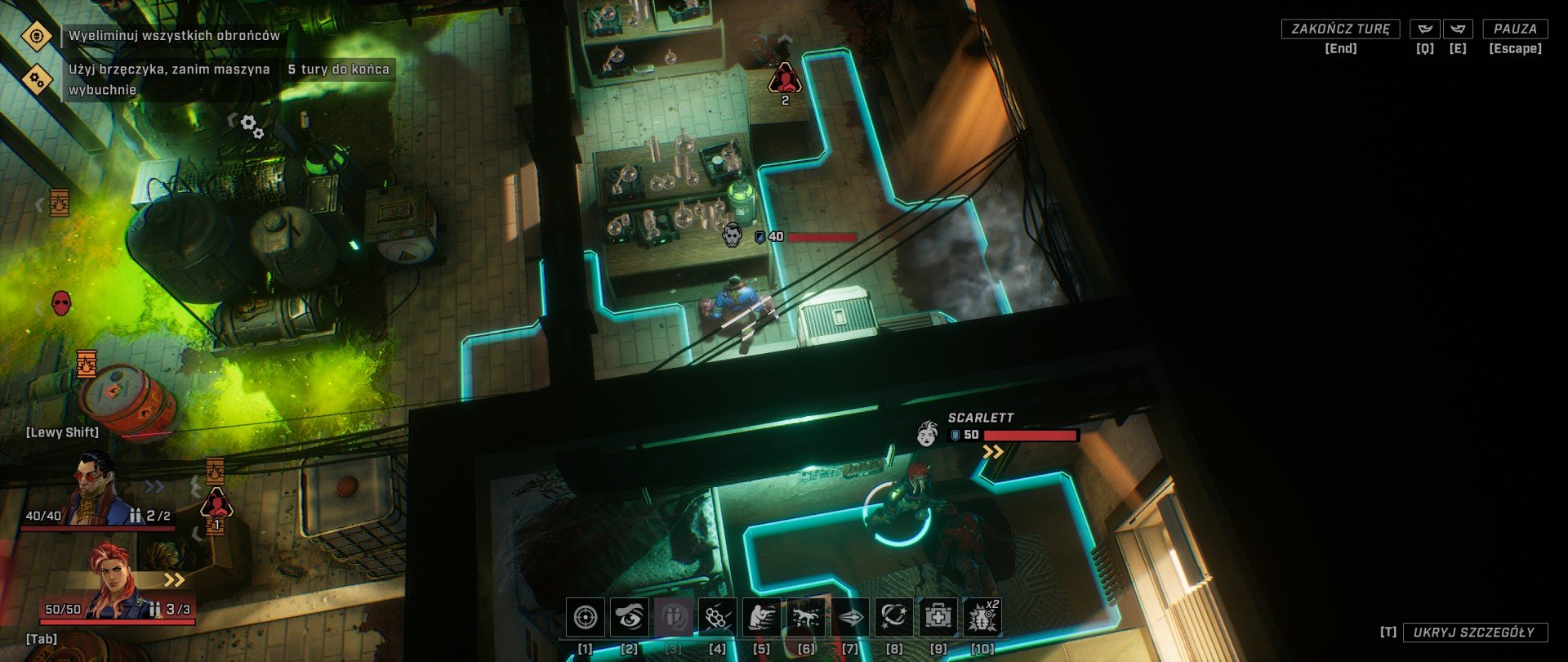The height and width of the screenshot is (662, 1568).
Task: Open the Pauza menu
Action: 1515,29
